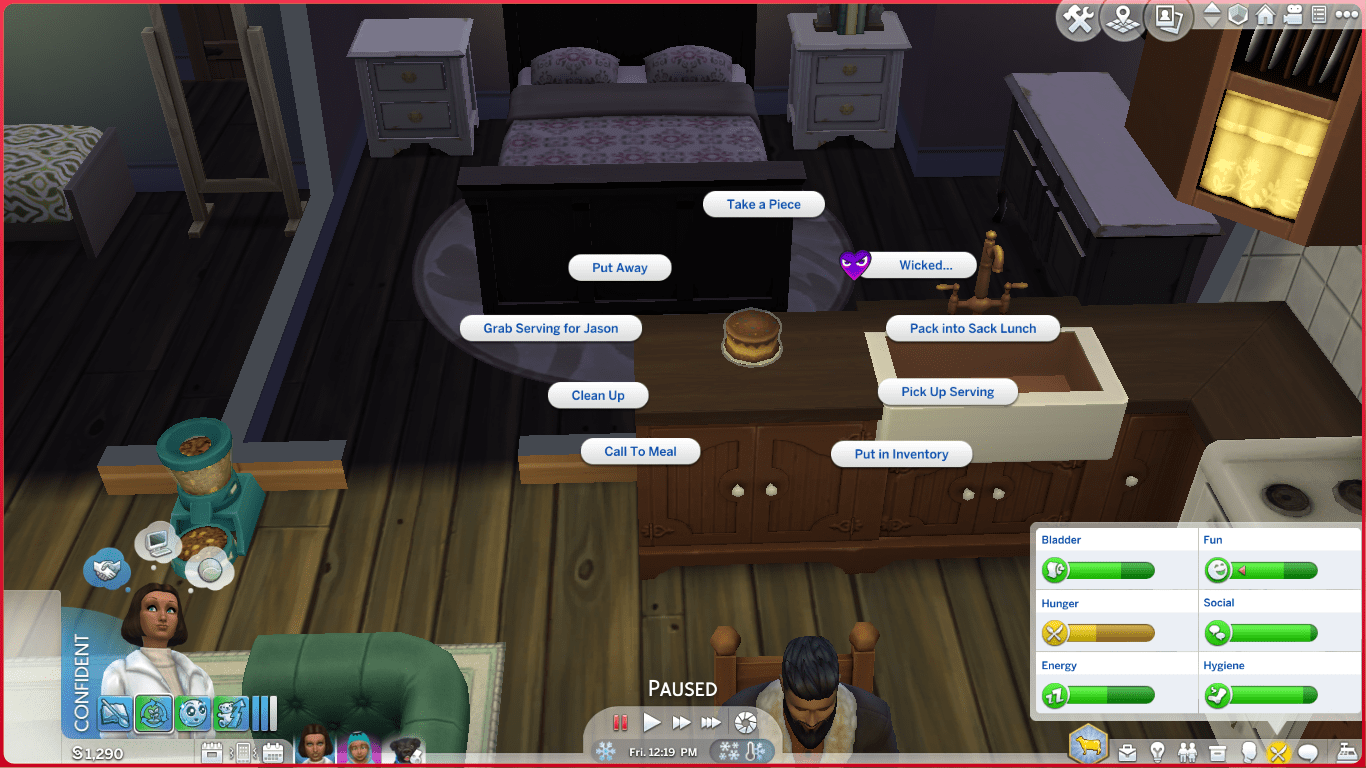Open the ellipsis options menu at top right
1366x768 pixels.
tap(1347, 15)
